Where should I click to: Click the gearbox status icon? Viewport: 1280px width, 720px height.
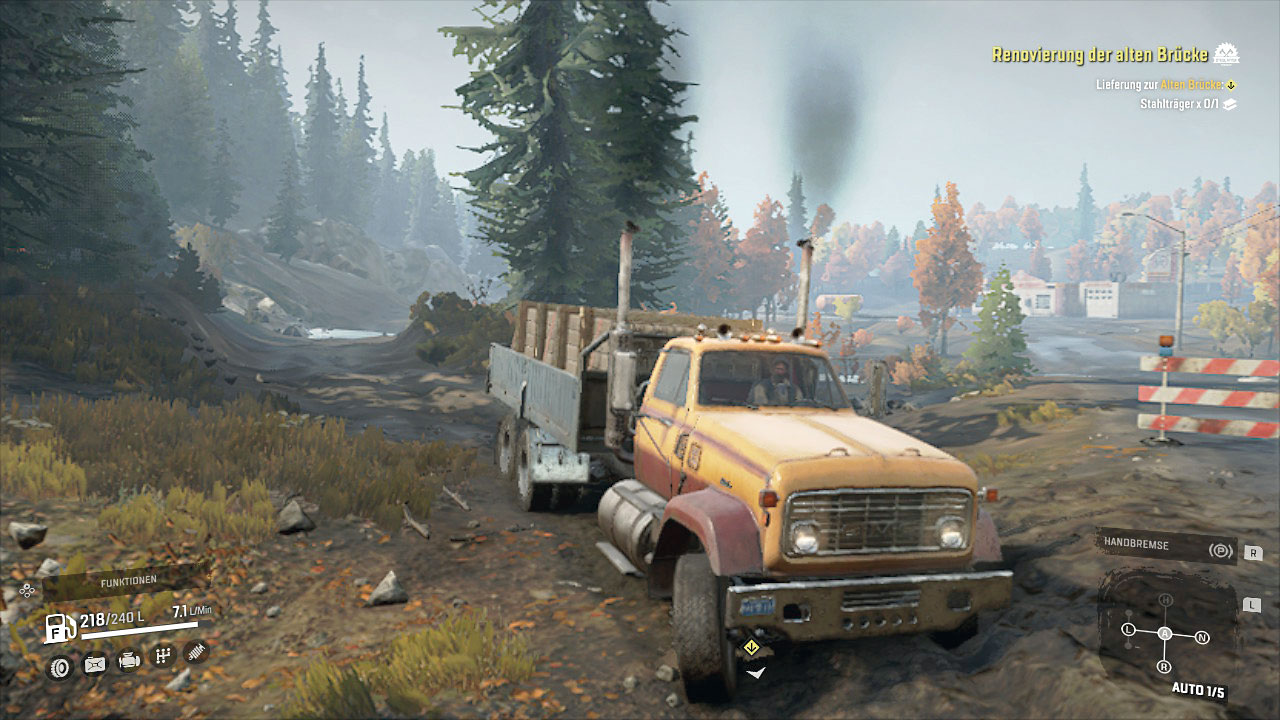(x=163, y=657)
